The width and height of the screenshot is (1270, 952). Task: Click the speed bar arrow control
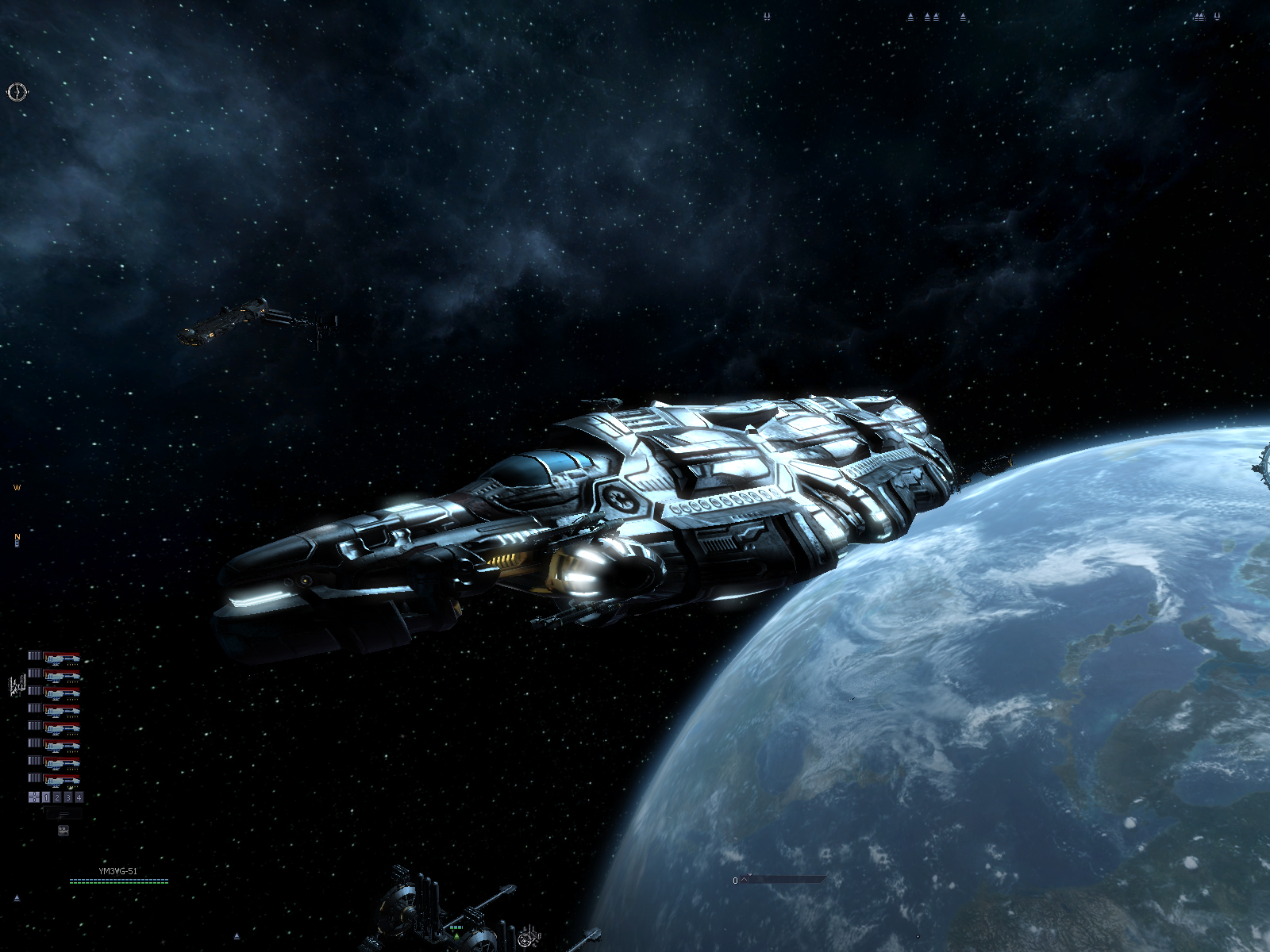point(745,879)
